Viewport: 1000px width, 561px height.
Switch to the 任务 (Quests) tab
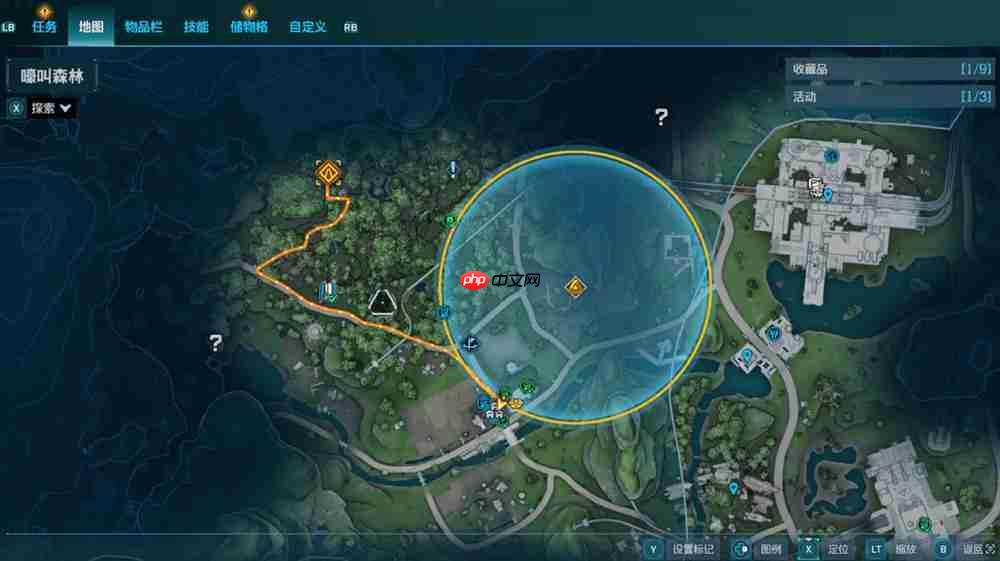point(45,27)
